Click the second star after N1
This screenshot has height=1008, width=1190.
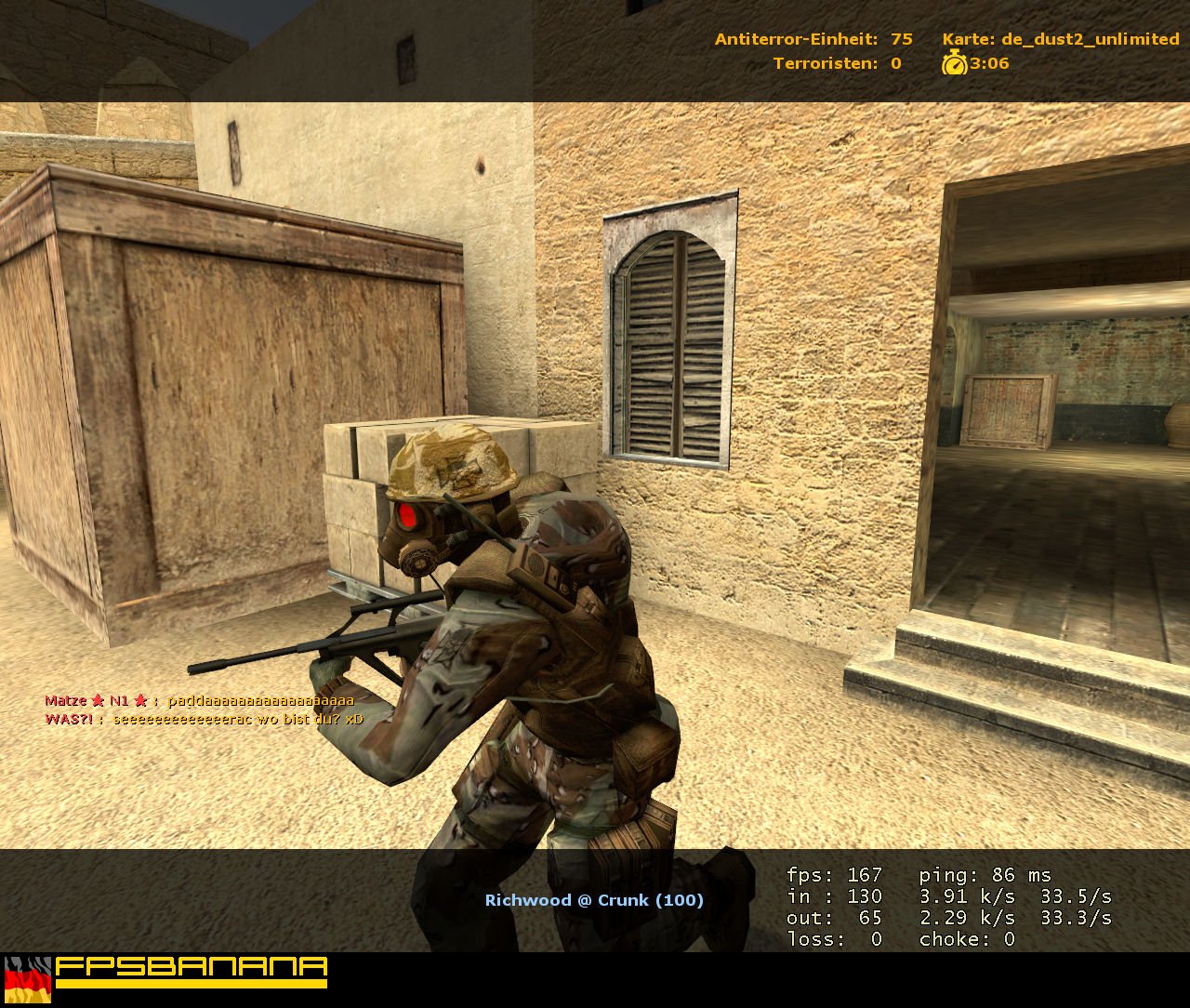(140, 701)
